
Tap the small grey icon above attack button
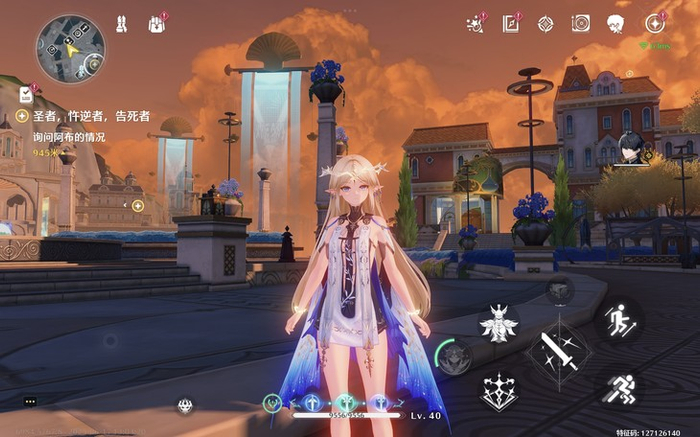pos(559,291)
